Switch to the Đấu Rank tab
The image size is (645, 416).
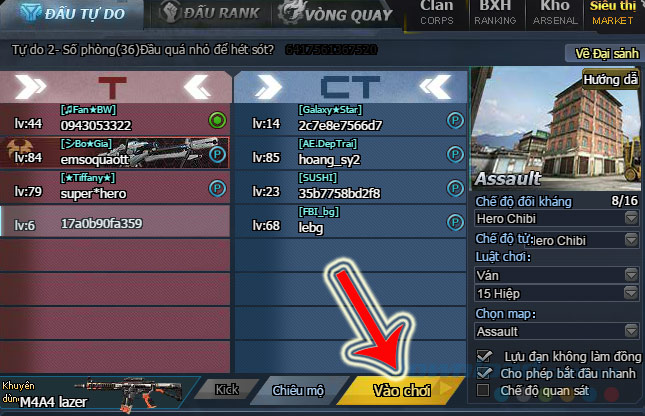[212, 13]
